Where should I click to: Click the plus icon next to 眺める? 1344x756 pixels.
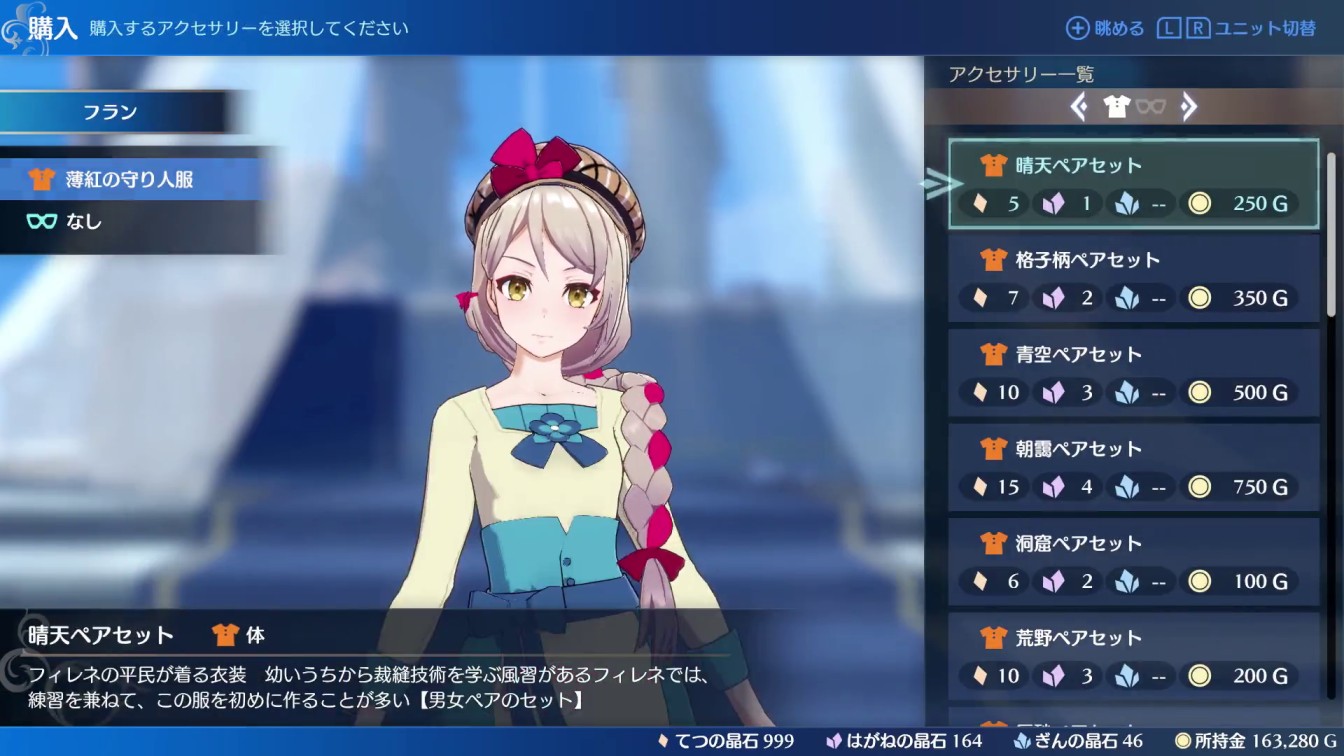click(1077, 28)
